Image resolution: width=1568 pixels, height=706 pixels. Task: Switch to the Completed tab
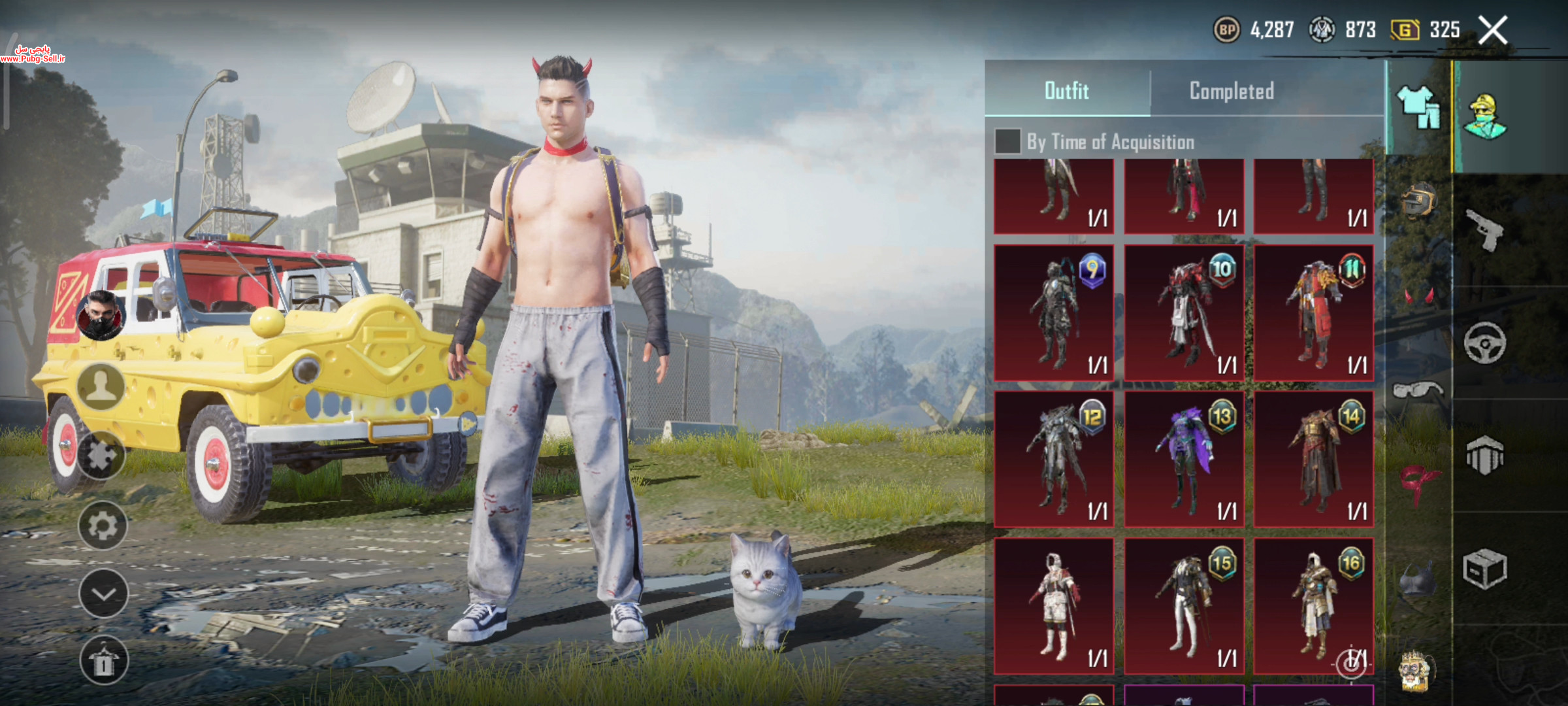coord(1232,91)
